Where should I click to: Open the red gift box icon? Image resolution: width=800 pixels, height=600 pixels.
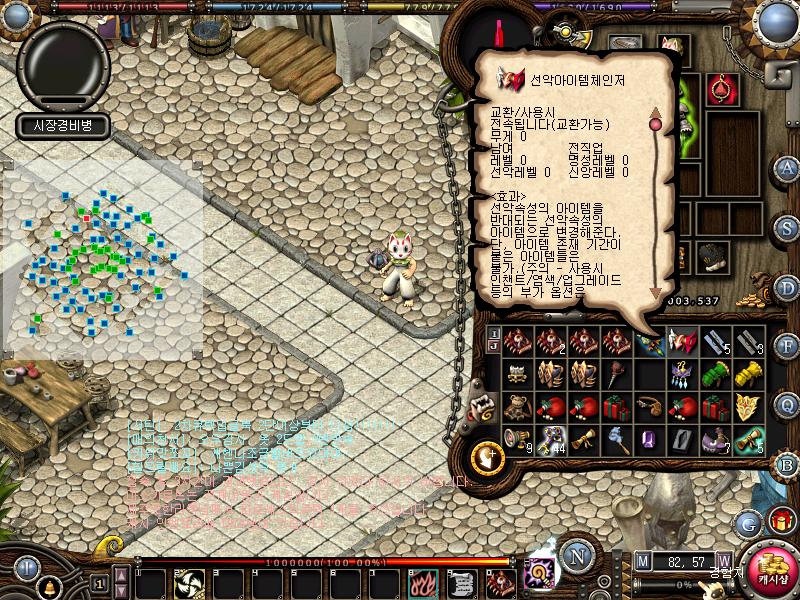[780, 521]
